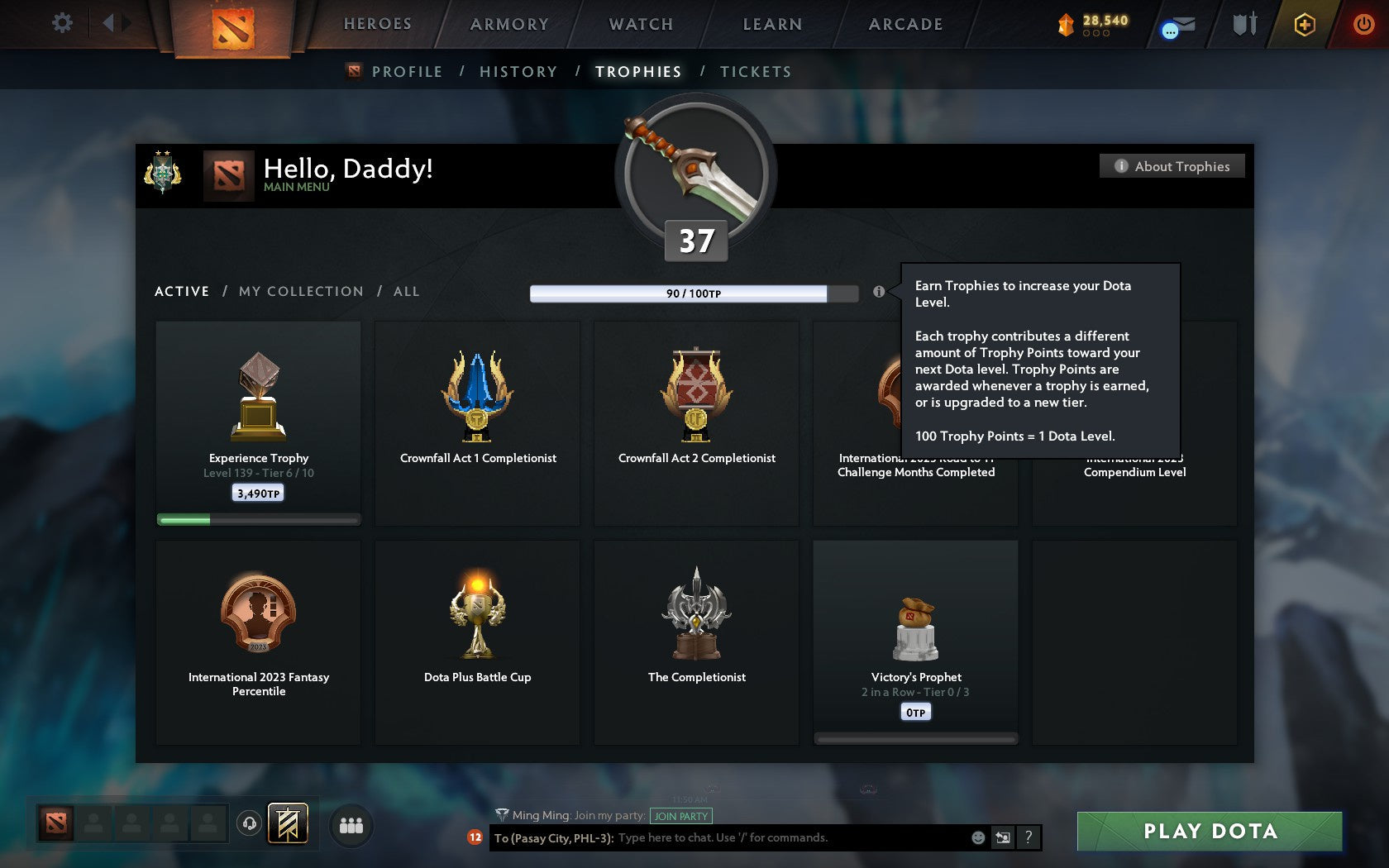Switch to the MY COLLECTION tab
This screenshot has height=868, width=1389.
coord(300,291)
